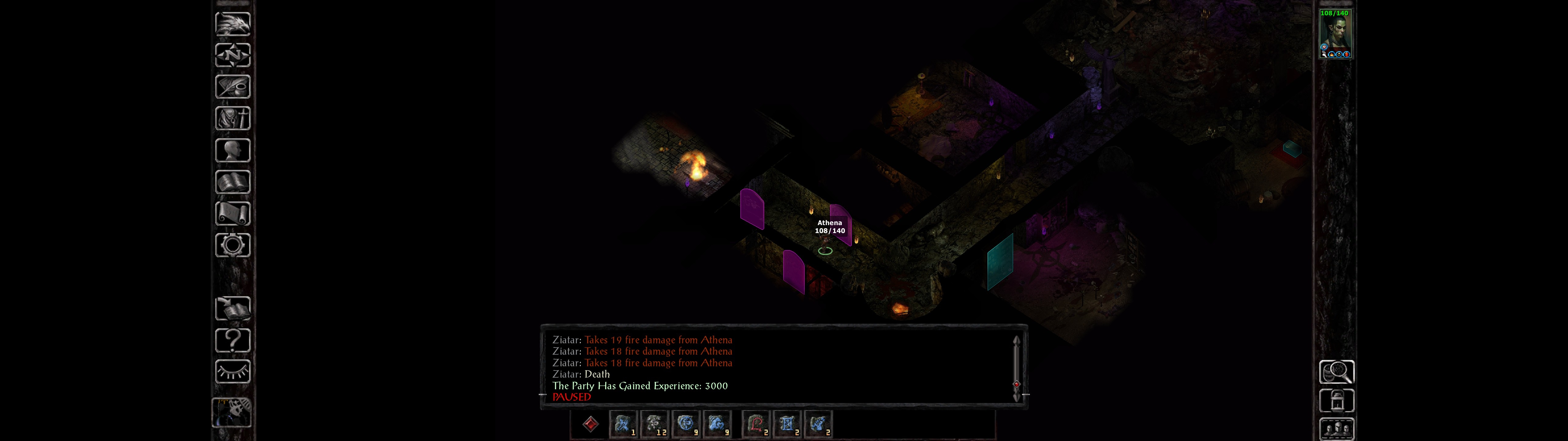Show the character record head-silhouette button
The width and height of the screenshot is (1568, 441).
click(x=232, y=150)
